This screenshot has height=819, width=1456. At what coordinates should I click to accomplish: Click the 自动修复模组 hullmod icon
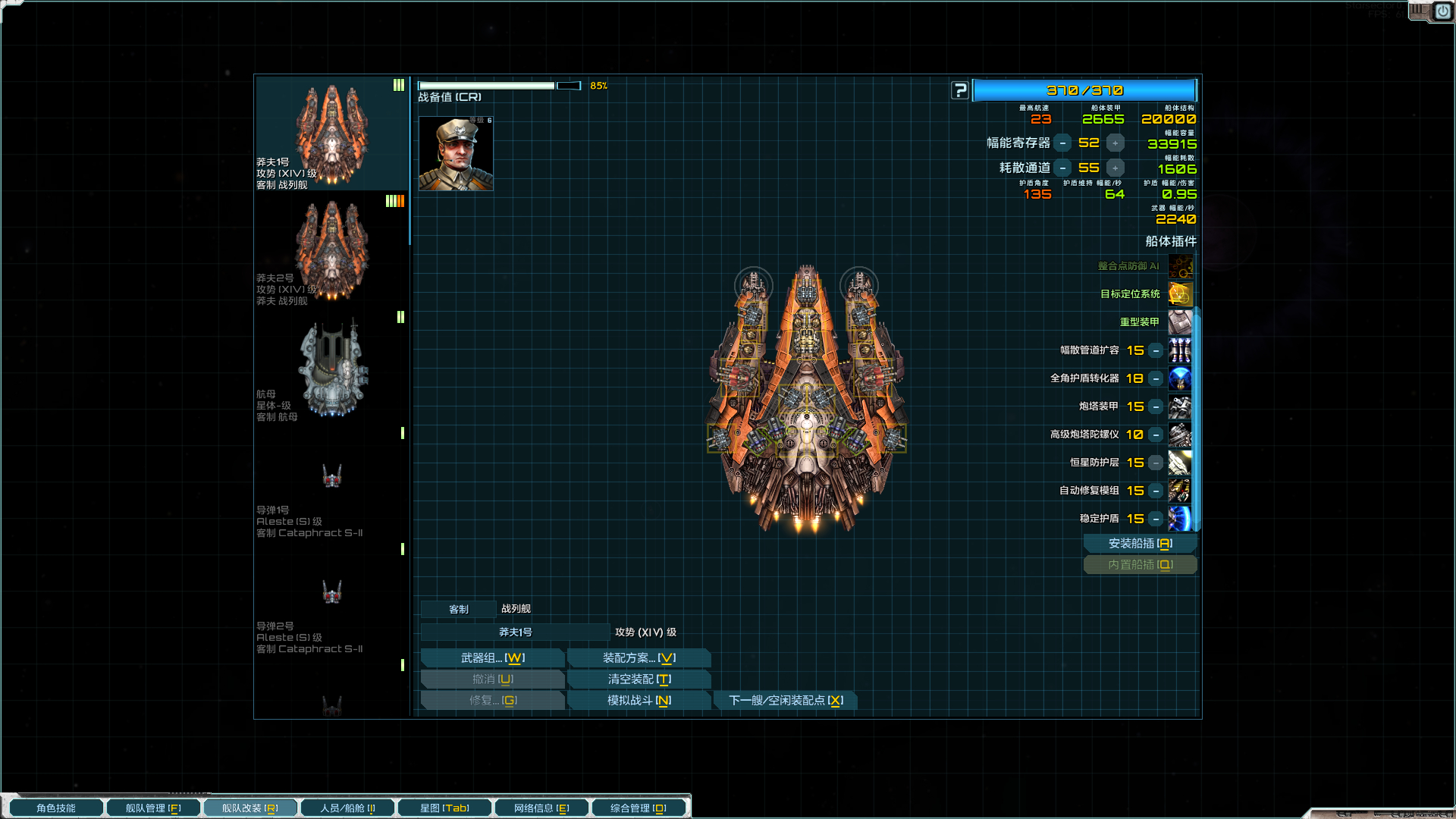[x=1180, y=491]
